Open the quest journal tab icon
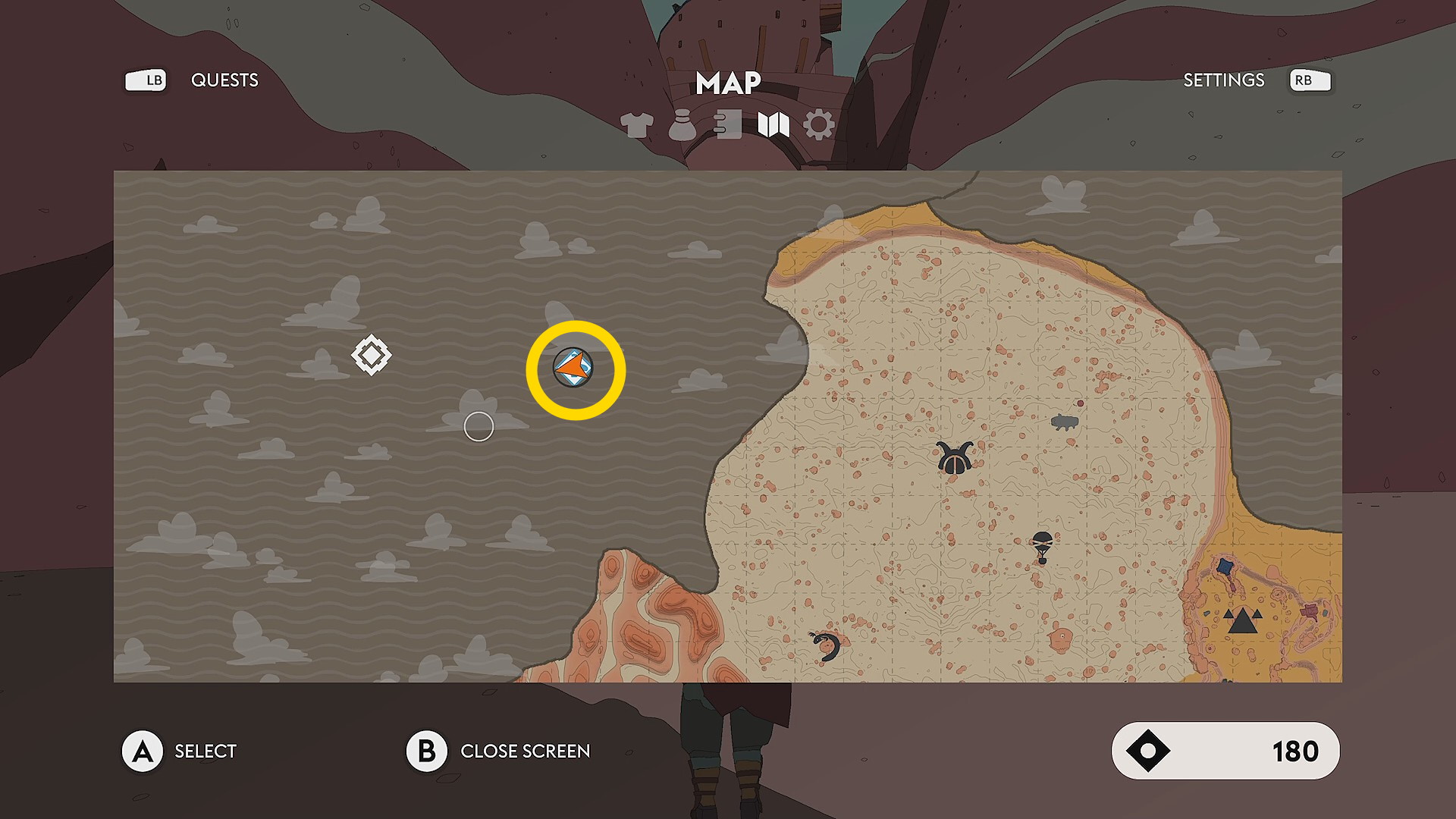This screenshot has width=1456, height=819. point(728,125)
